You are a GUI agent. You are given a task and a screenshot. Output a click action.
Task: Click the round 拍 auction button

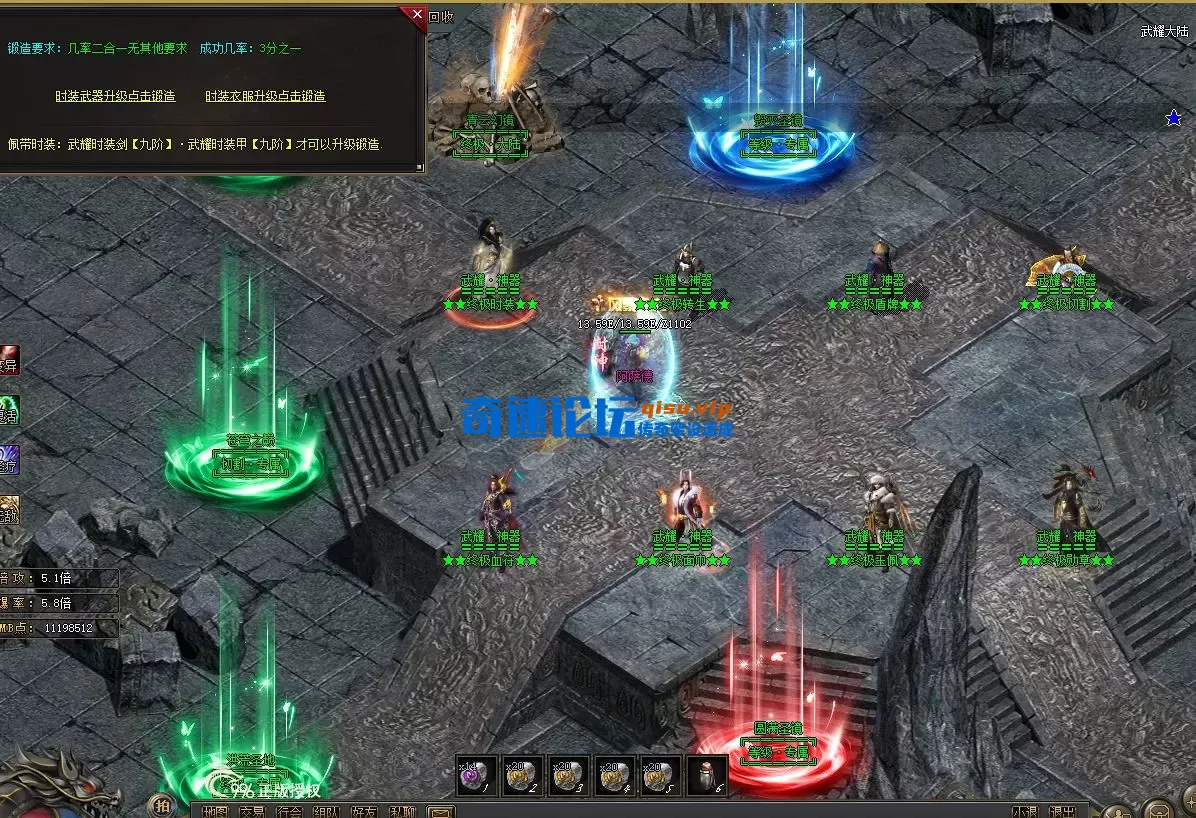(161, 806)
